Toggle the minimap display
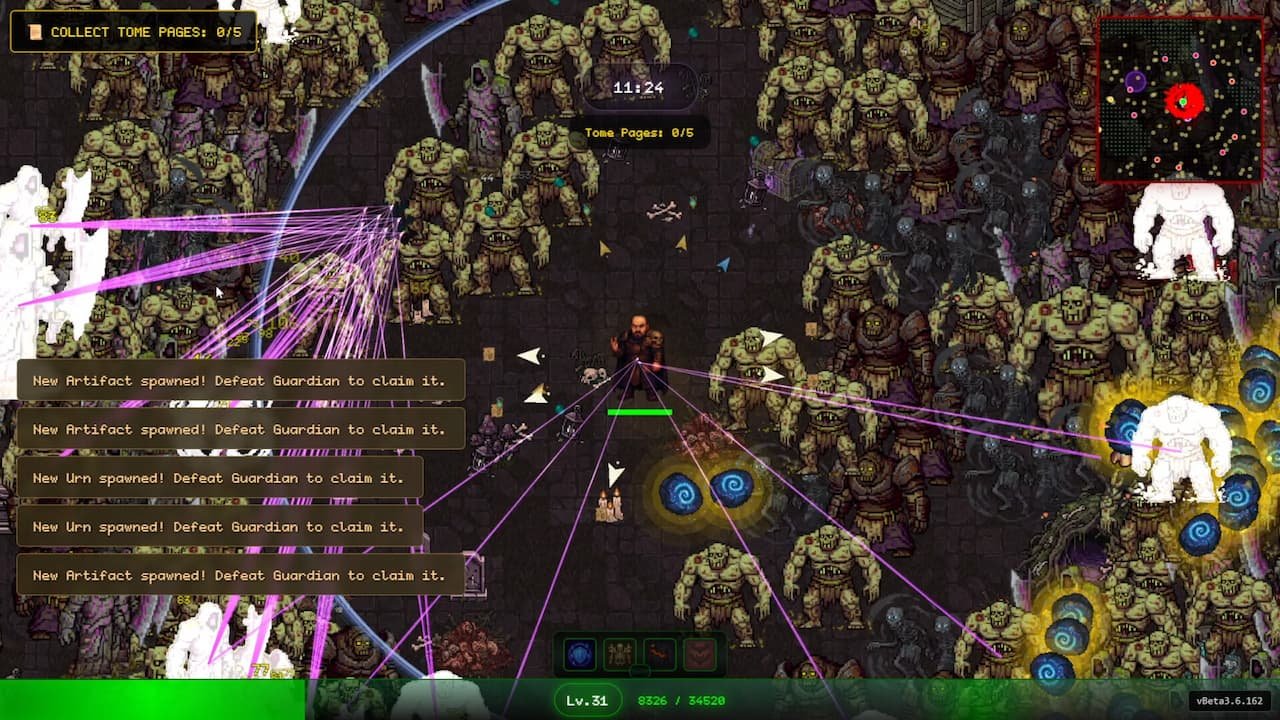This screenshot has width=1280, height=720. (x=1183, y=96)
